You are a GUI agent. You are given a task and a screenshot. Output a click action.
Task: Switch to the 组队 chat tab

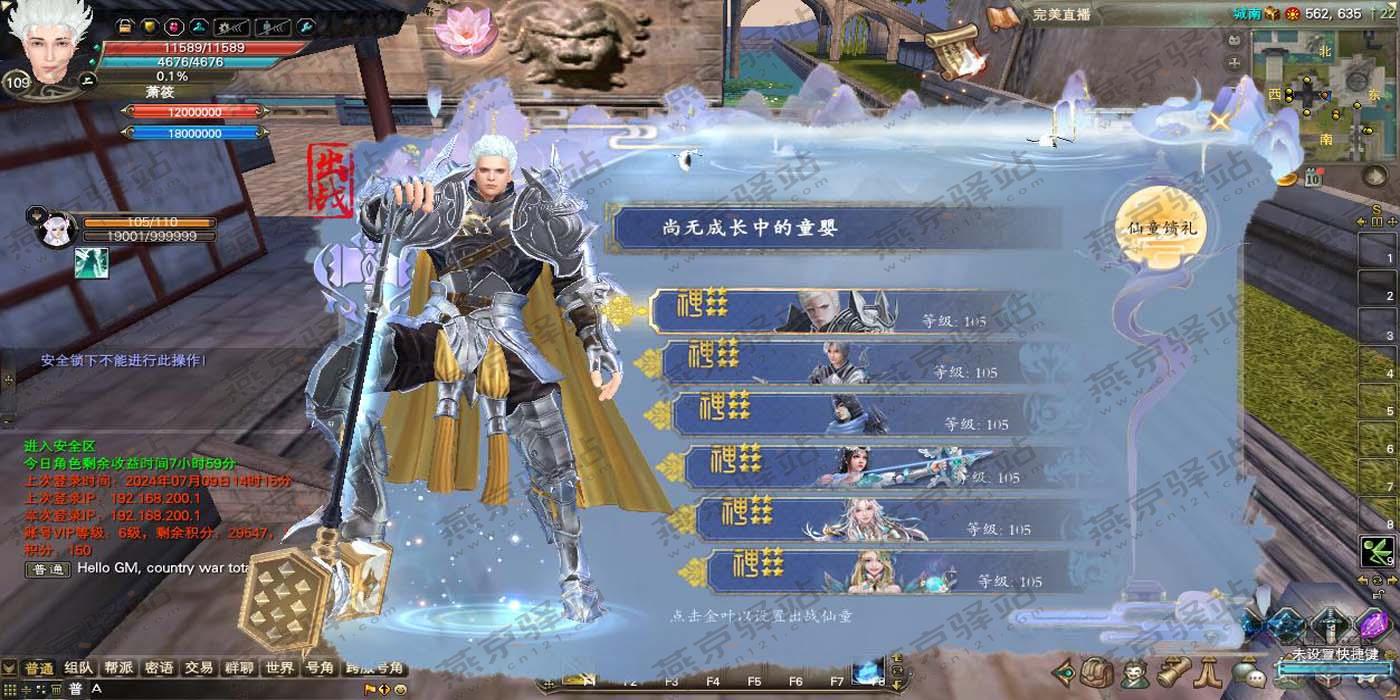click(79, 668)
